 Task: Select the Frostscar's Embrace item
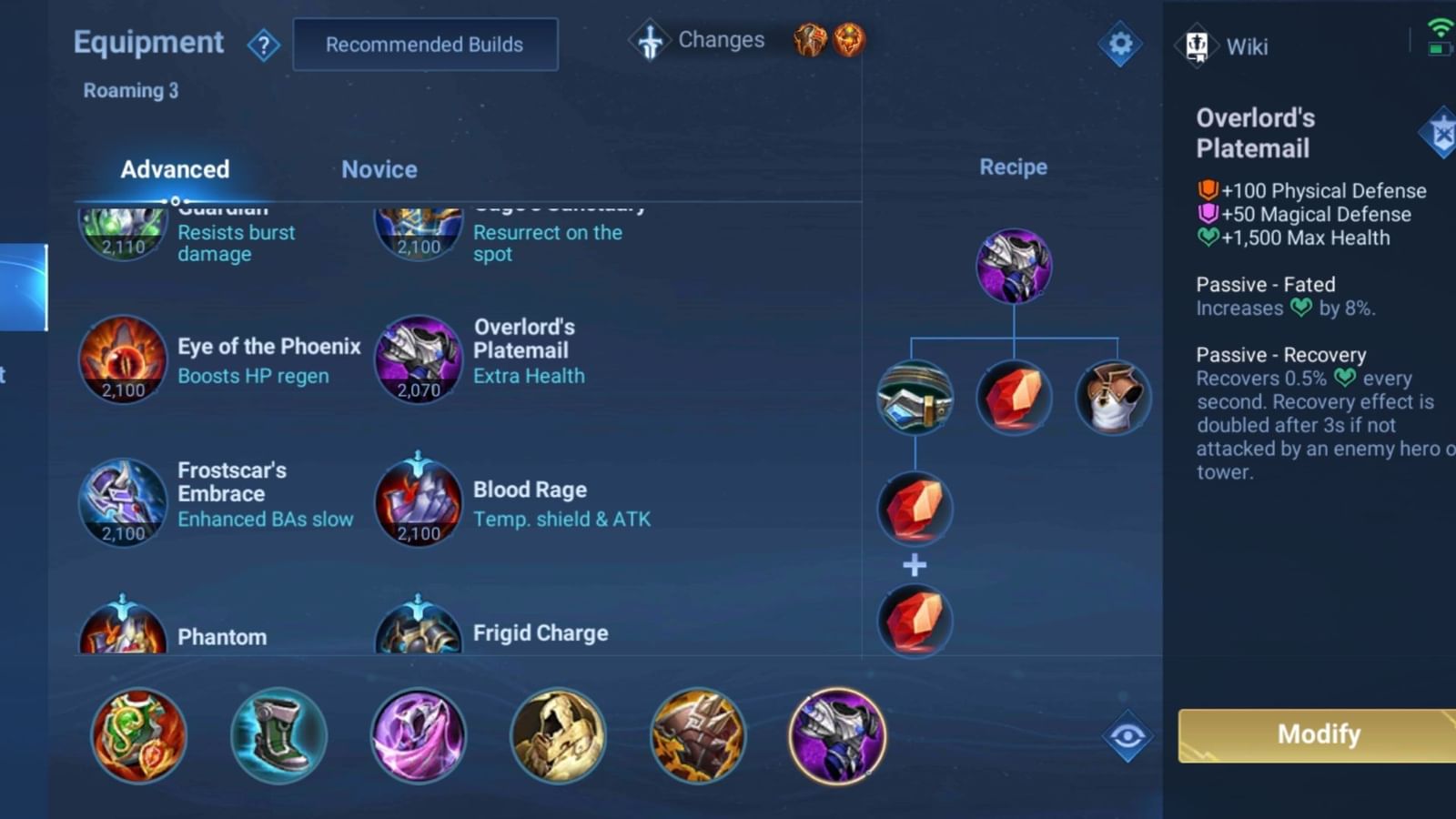click(123, 503)
